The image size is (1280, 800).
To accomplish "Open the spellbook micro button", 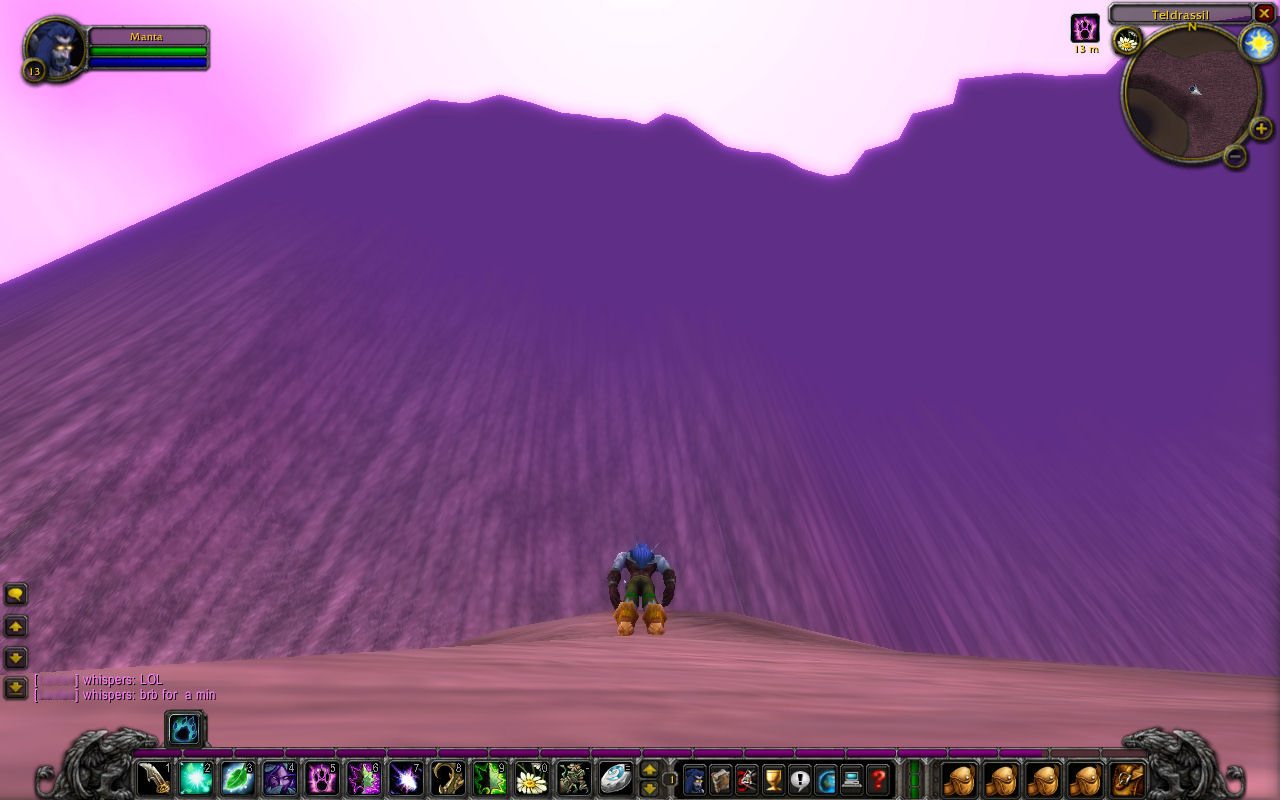I will [x=720, y=778].
